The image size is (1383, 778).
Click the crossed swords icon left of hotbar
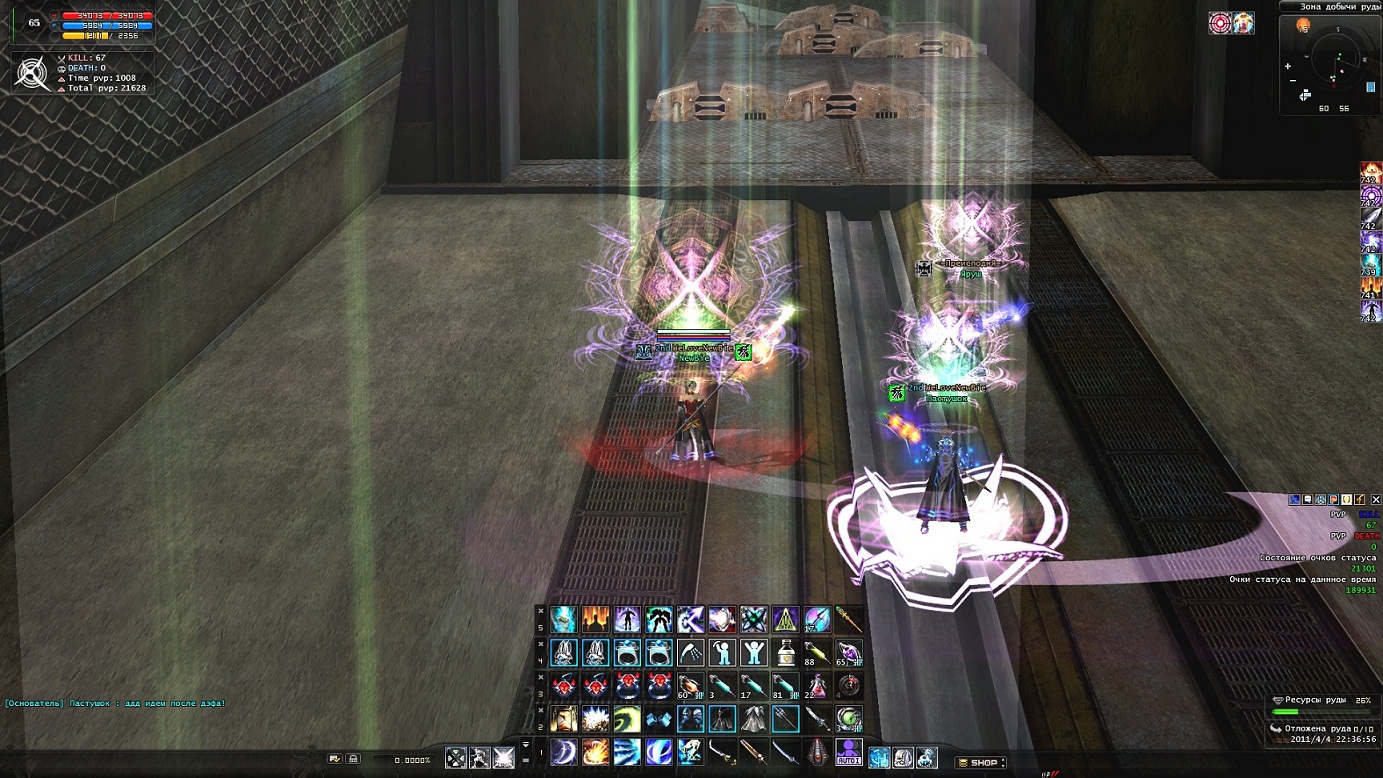456,759
